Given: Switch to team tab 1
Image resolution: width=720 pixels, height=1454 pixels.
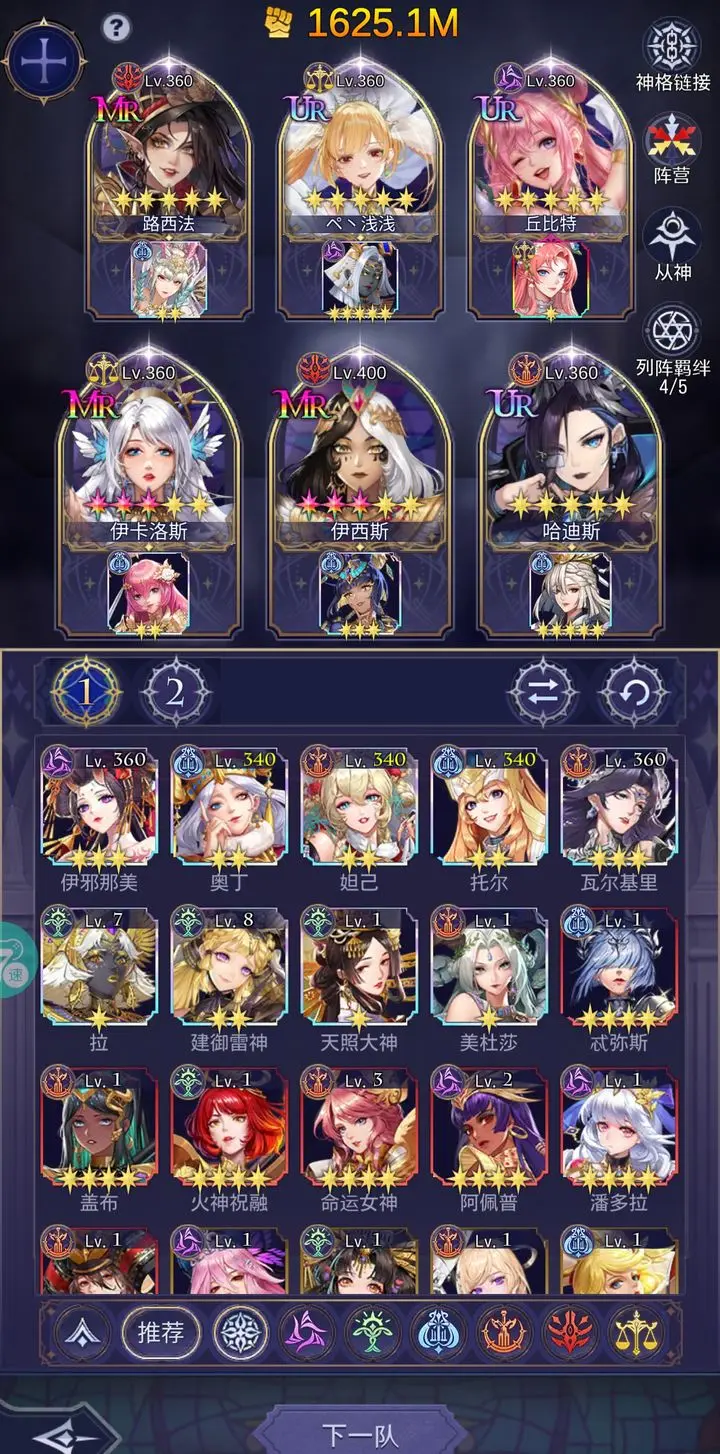Looking at the screenshot, I should pos(87,692).
